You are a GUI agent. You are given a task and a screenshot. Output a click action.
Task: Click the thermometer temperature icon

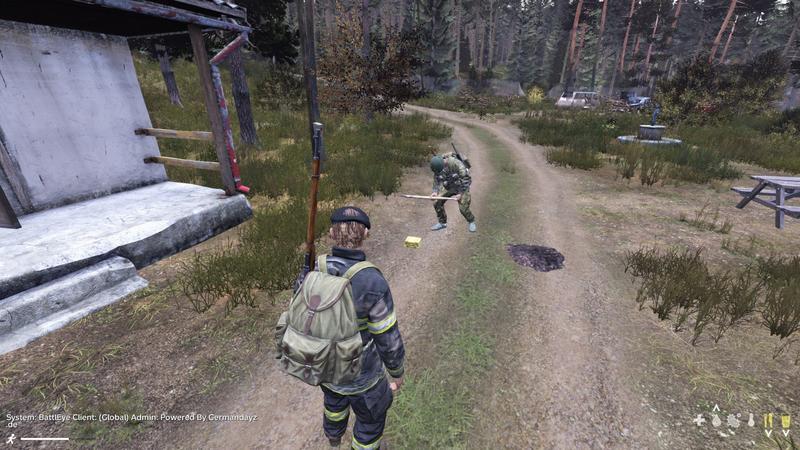coord(750,421)
